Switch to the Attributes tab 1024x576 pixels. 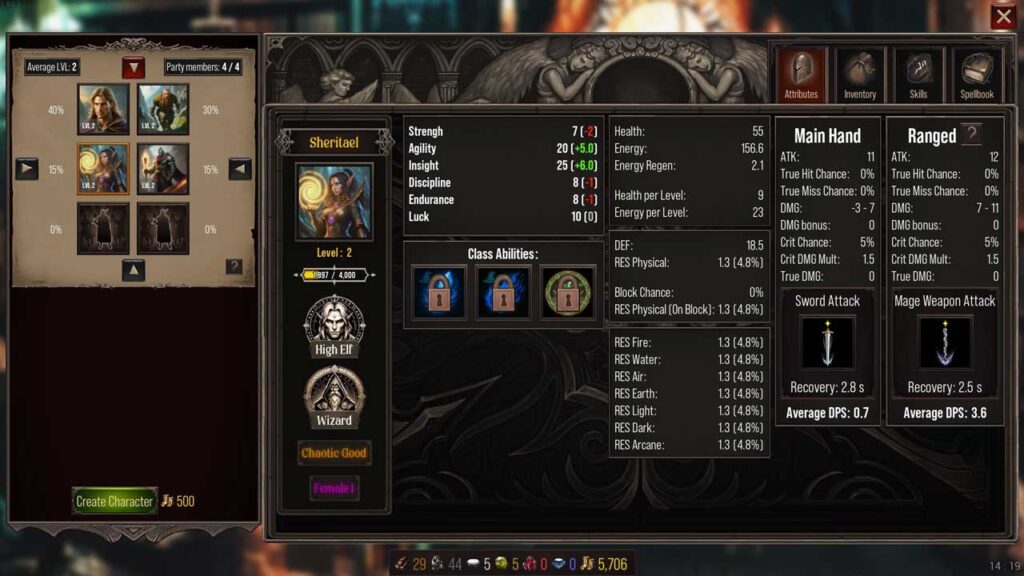coord(801,75)
